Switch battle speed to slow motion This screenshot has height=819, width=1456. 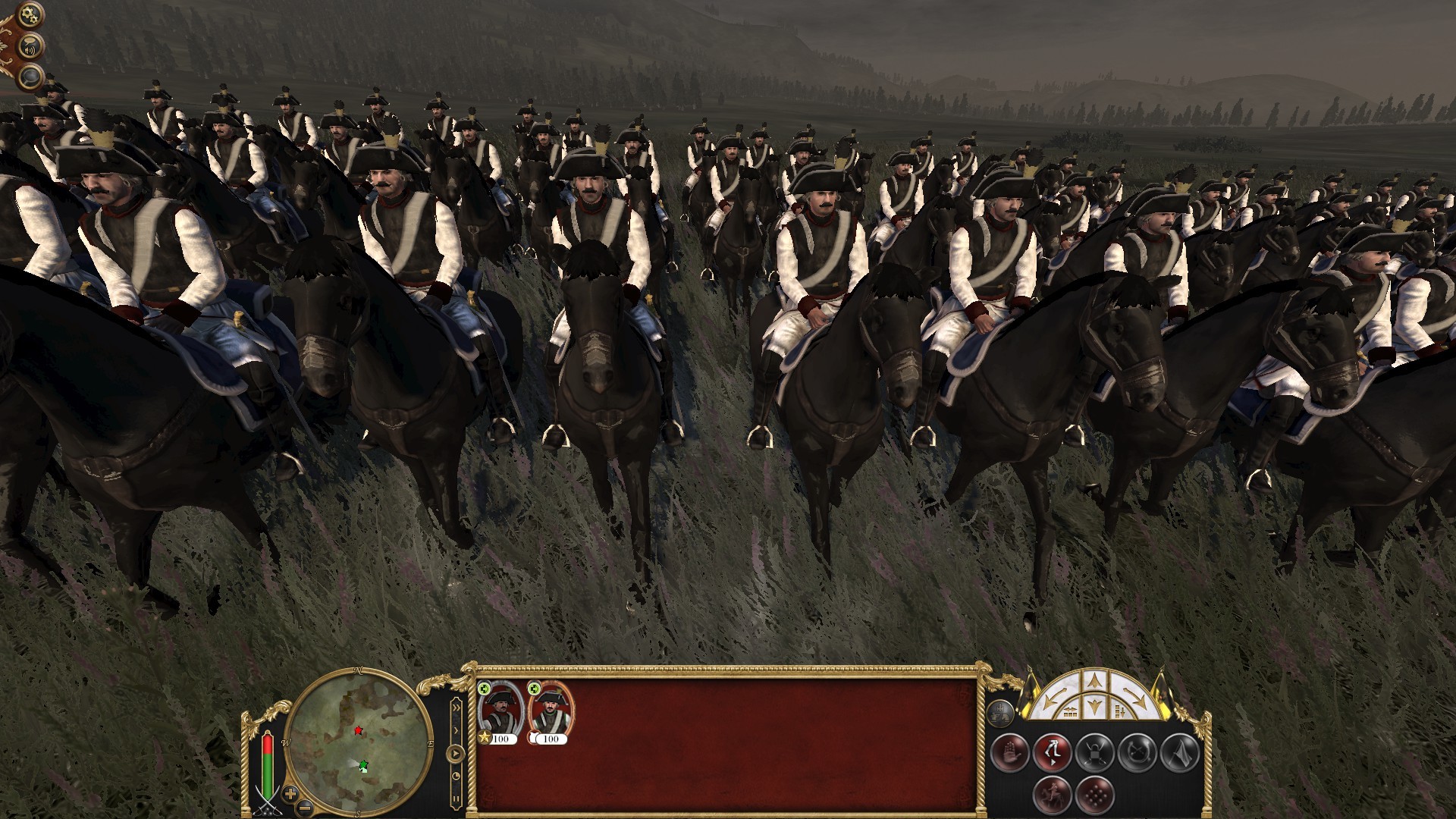[456, 777]
